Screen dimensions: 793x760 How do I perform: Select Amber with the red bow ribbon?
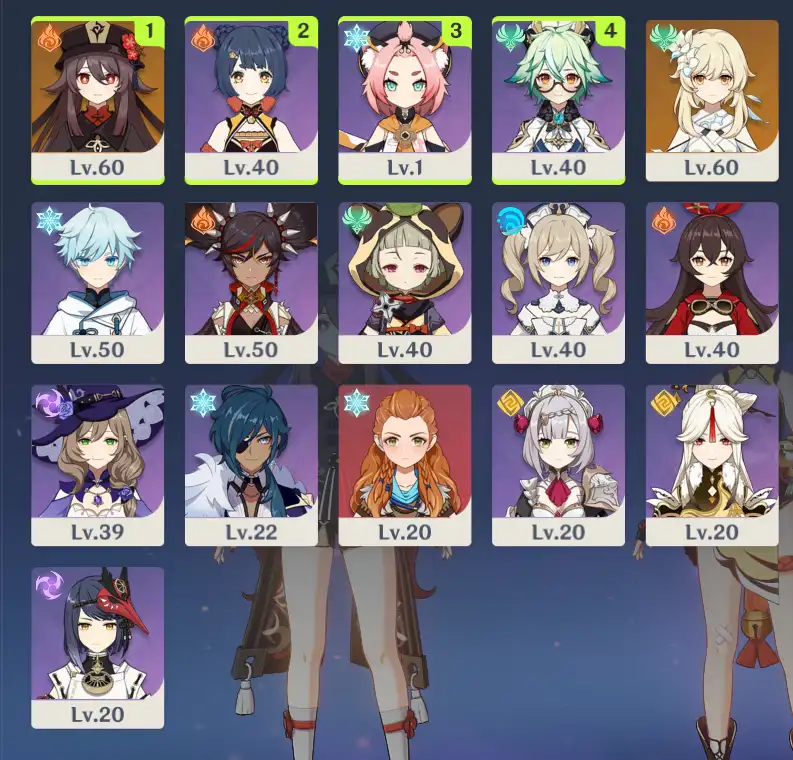point(712,282)
